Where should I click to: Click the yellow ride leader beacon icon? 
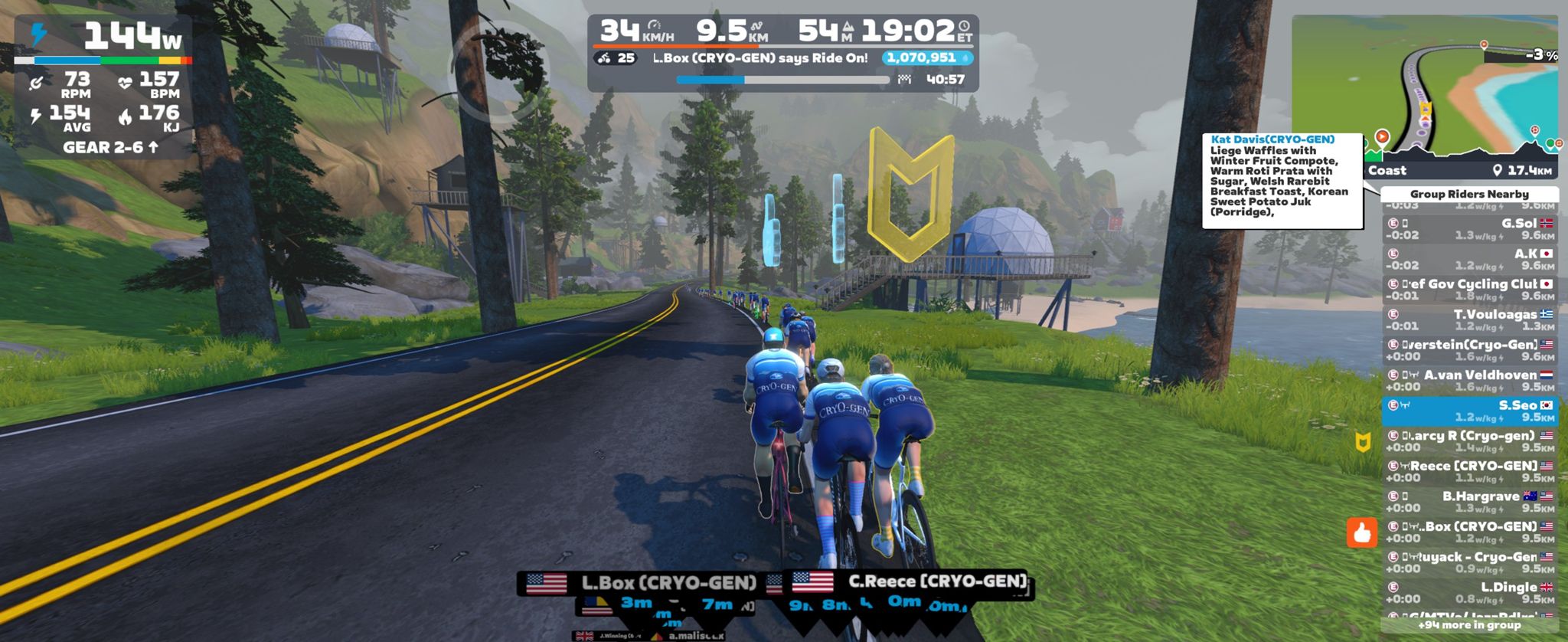click(1363, 441)
